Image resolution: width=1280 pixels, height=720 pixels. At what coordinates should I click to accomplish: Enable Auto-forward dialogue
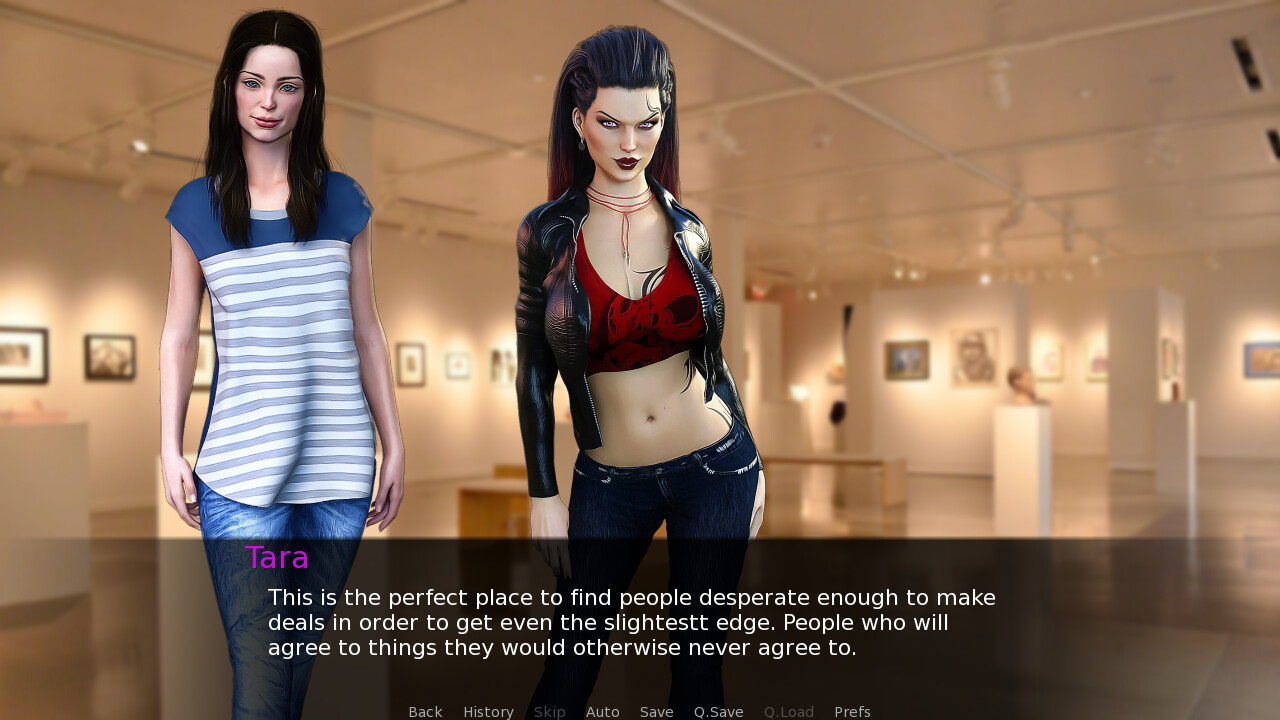[602, 712]
